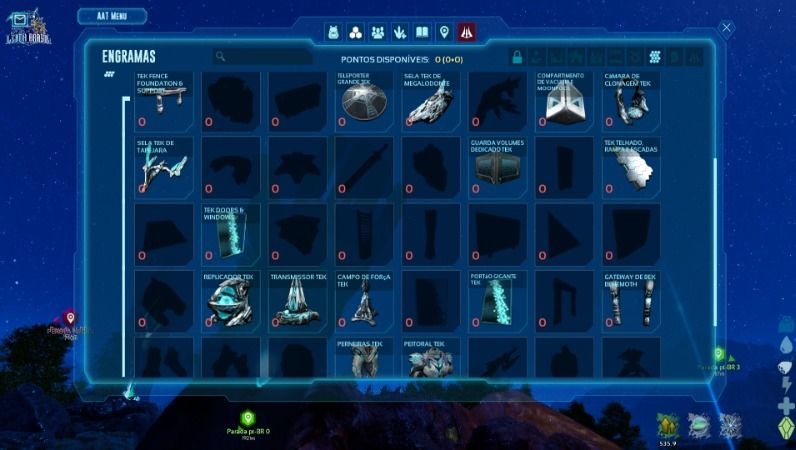Select the Campo de Força Tek engram
The height and width of the screenshot is (450, 796).
tap(364, 300)
